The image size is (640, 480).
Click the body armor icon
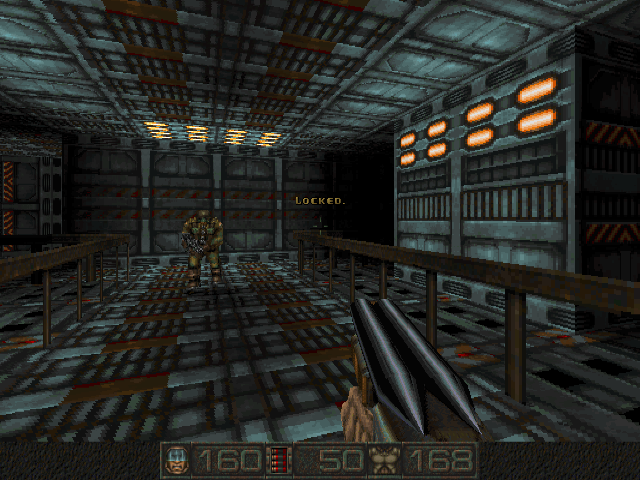pyautogui.click(x=383, y=460)
